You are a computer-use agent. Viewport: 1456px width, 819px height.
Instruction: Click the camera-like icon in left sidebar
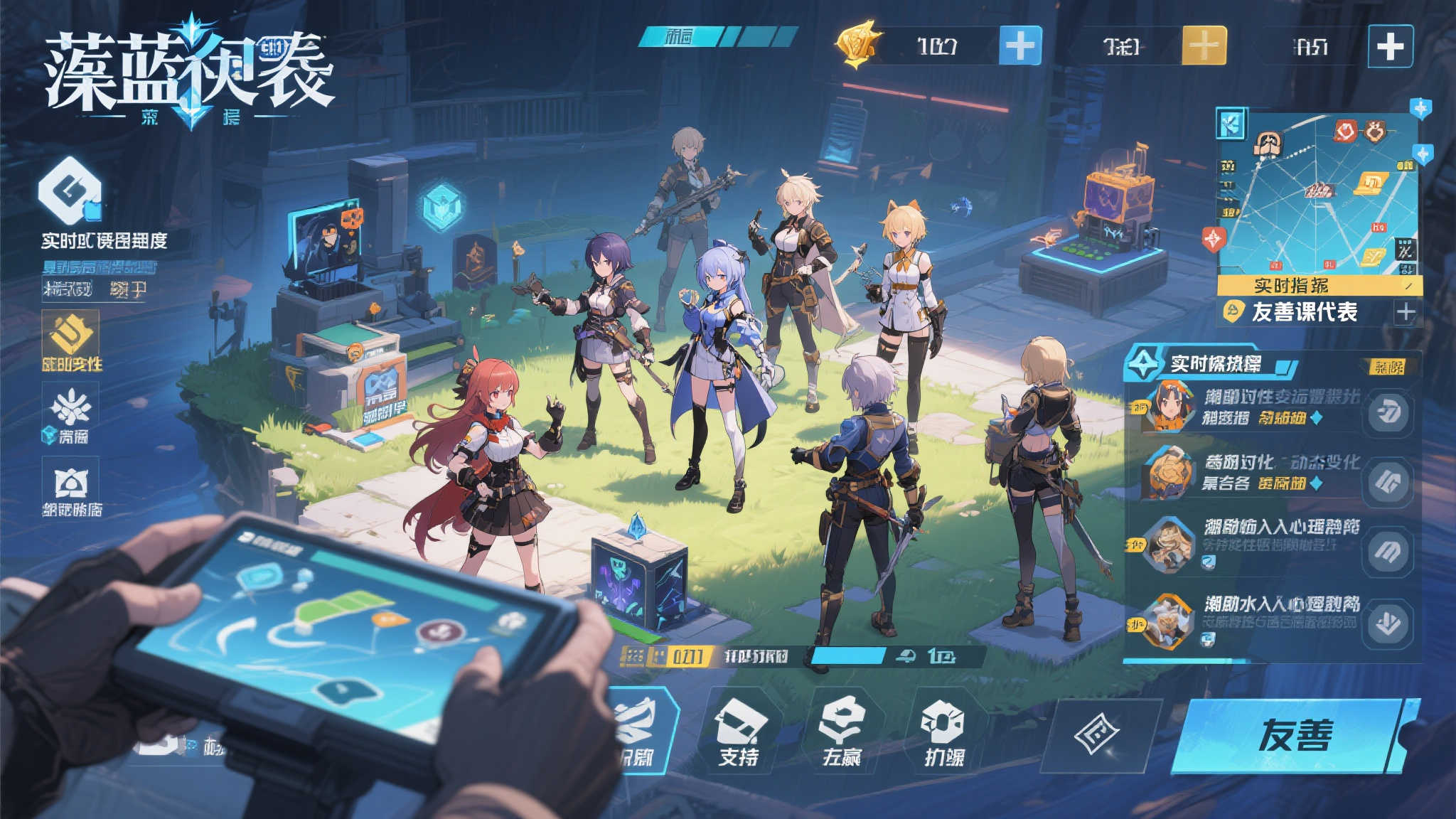71,483
